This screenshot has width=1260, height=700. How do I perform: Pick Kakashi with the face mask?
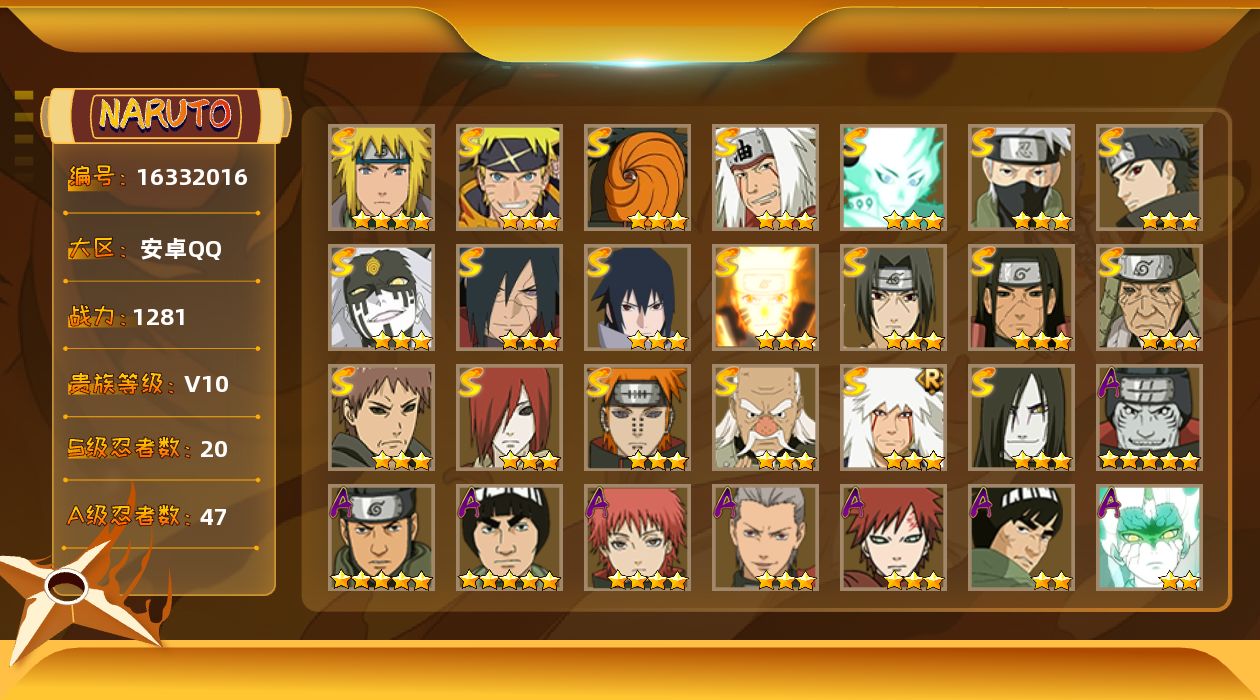(x=1021, y=177)
